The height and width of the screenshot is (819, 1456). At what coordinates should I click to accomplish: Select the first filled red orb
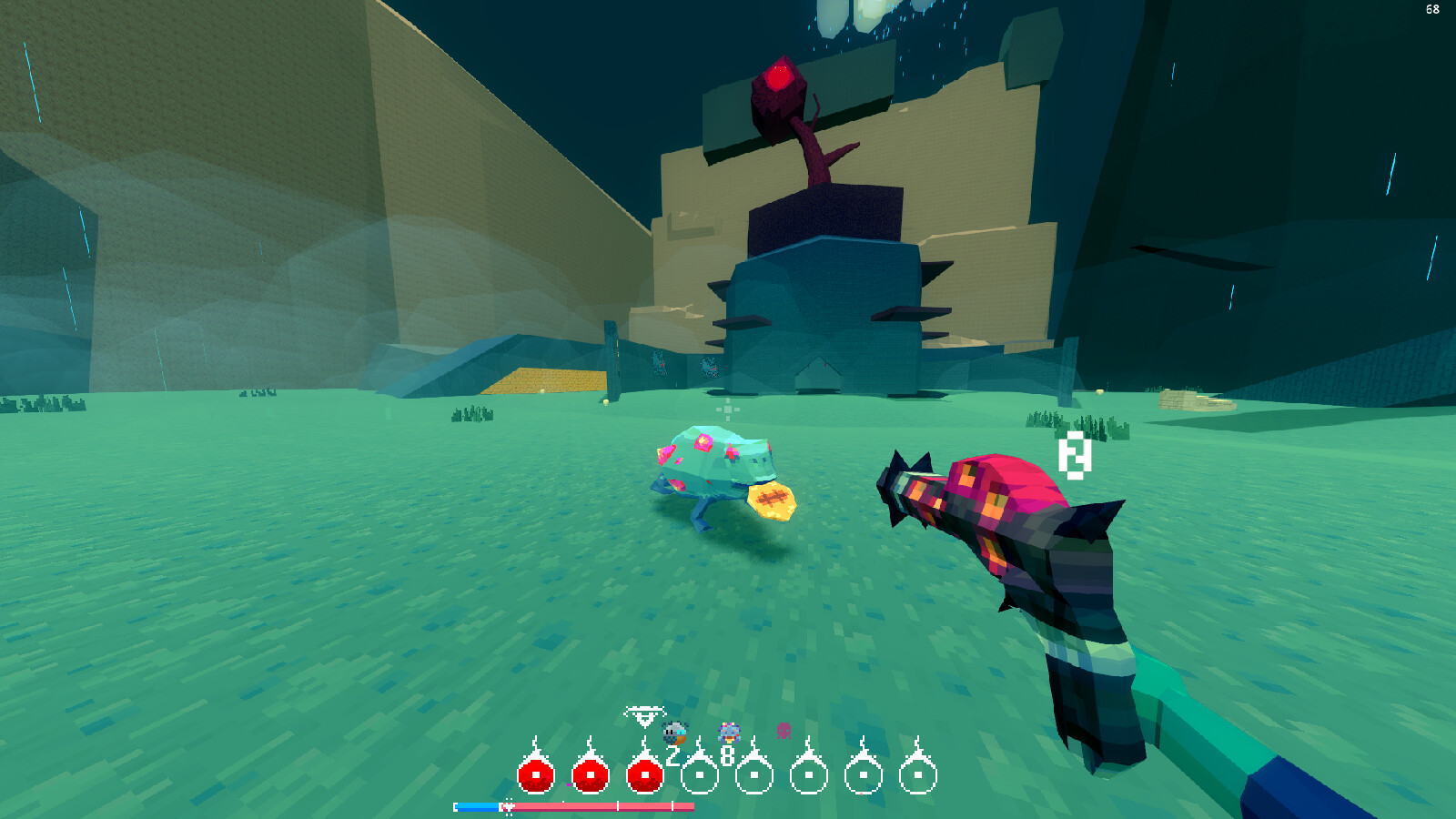(x=535, y=774)
